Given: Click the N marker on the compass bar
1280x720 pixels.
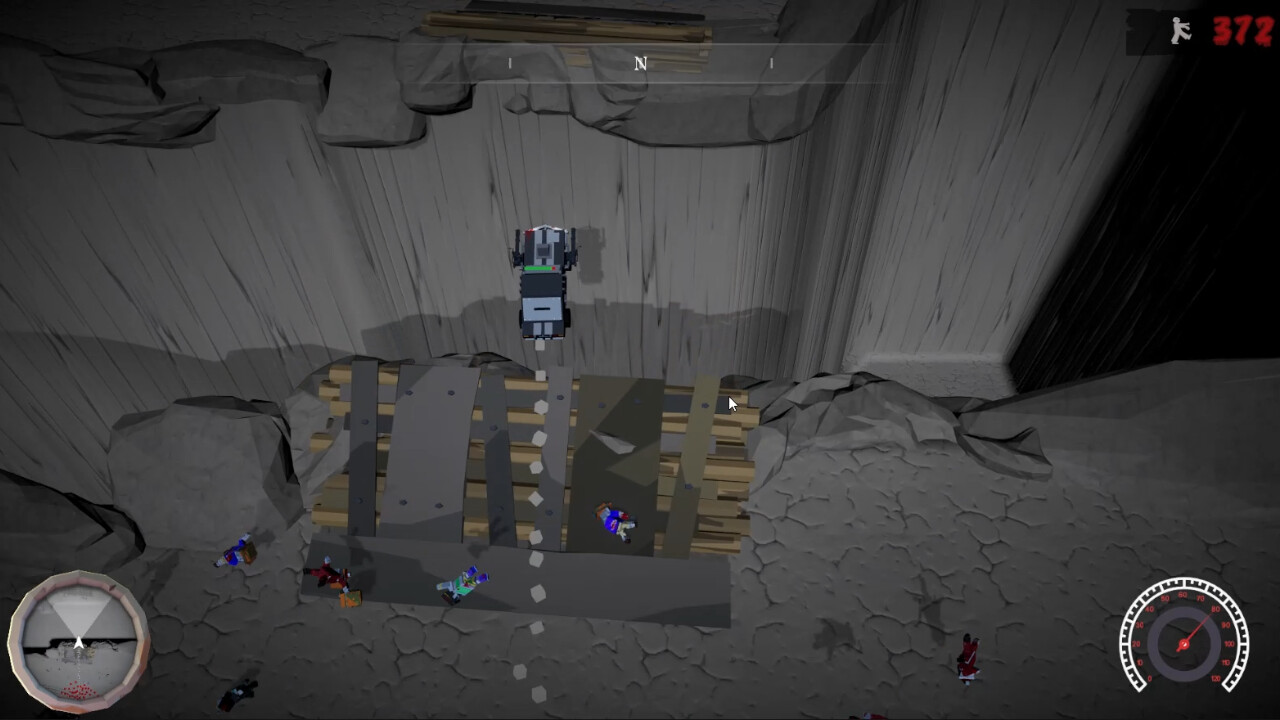Looking at the screenshot, I should coord(639,63).
